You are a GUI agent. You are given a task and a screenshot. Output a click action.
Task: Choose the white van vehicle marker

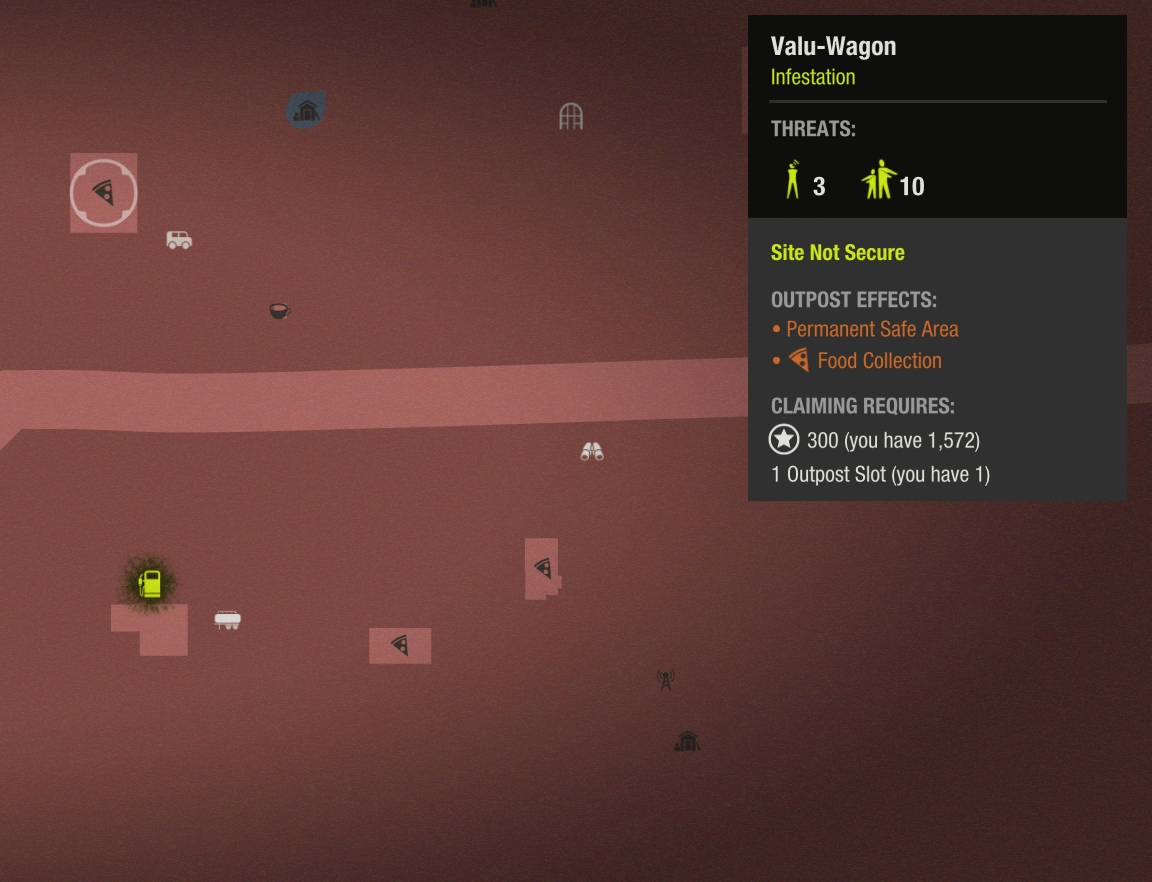[179, 240]
